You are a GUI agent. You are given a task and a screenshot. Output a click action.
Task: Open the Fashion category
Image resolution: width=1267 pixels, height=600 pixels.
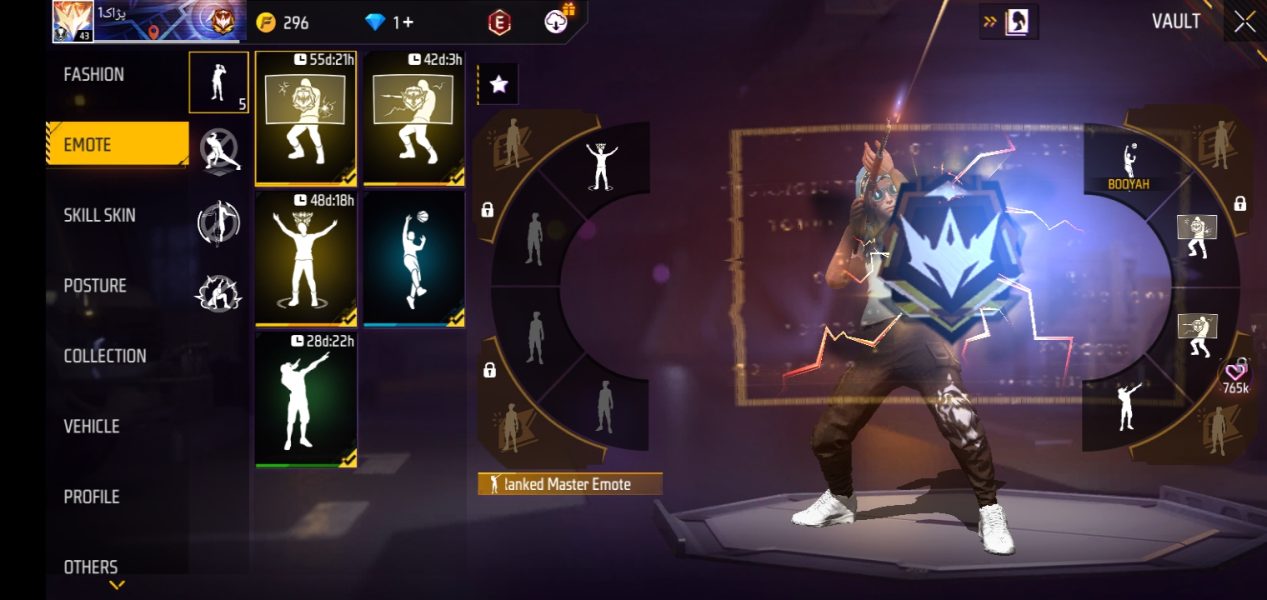(x=94, y=75)
